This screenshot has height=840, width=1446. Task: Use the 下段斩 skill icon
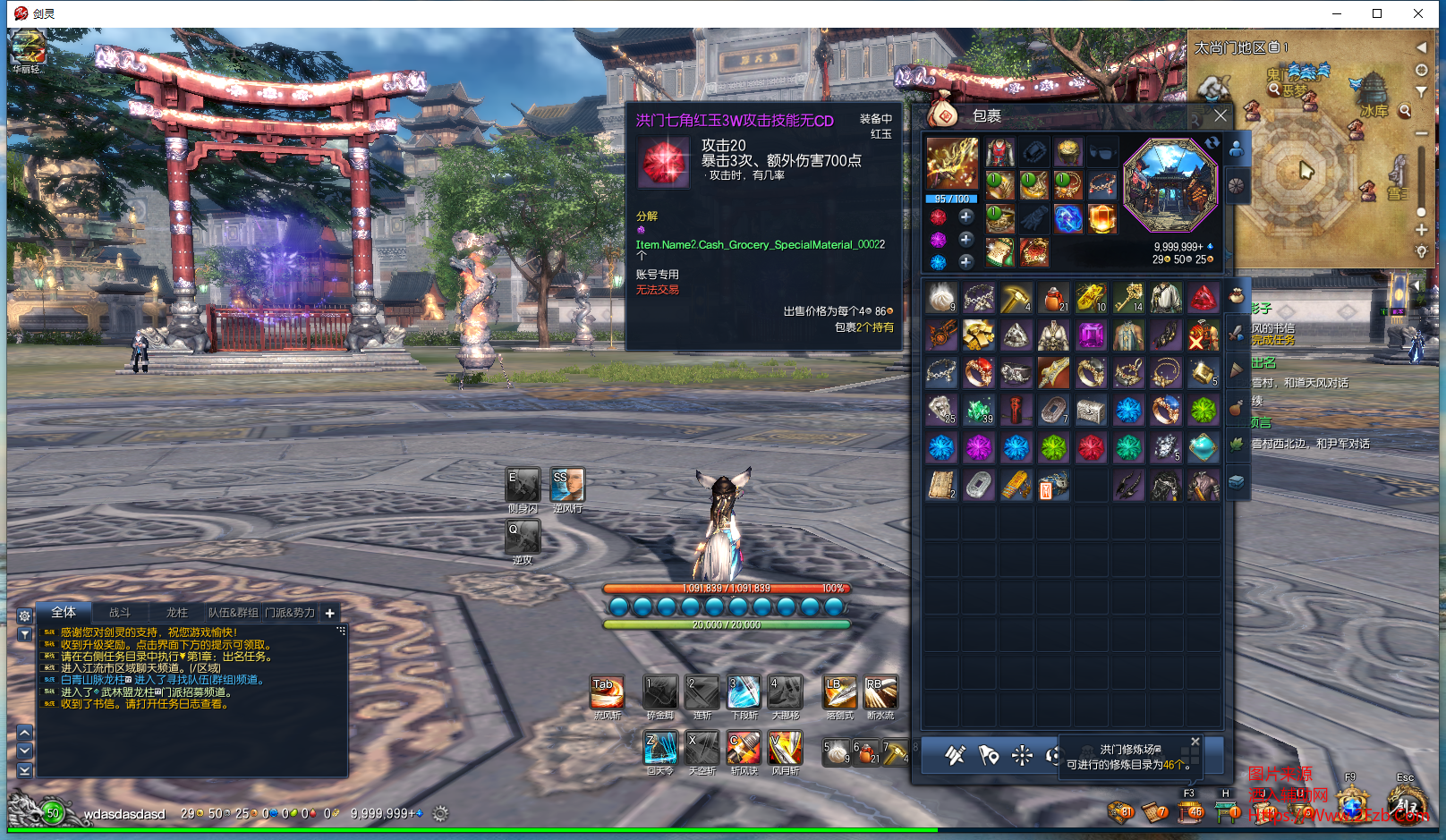(744, 693)
